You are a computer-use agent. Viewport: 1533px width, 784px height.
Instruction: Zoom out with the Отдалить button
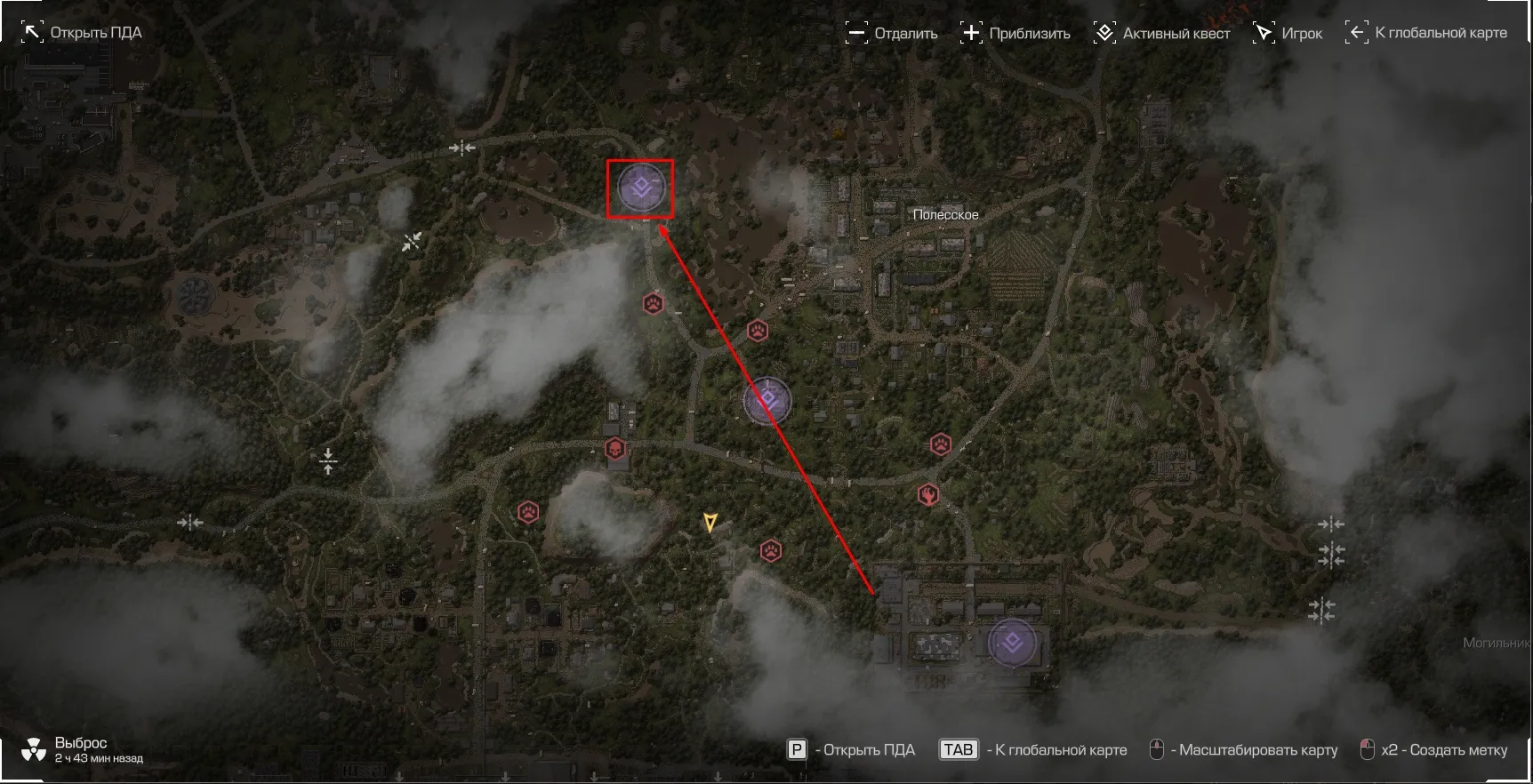click(892, 34)
